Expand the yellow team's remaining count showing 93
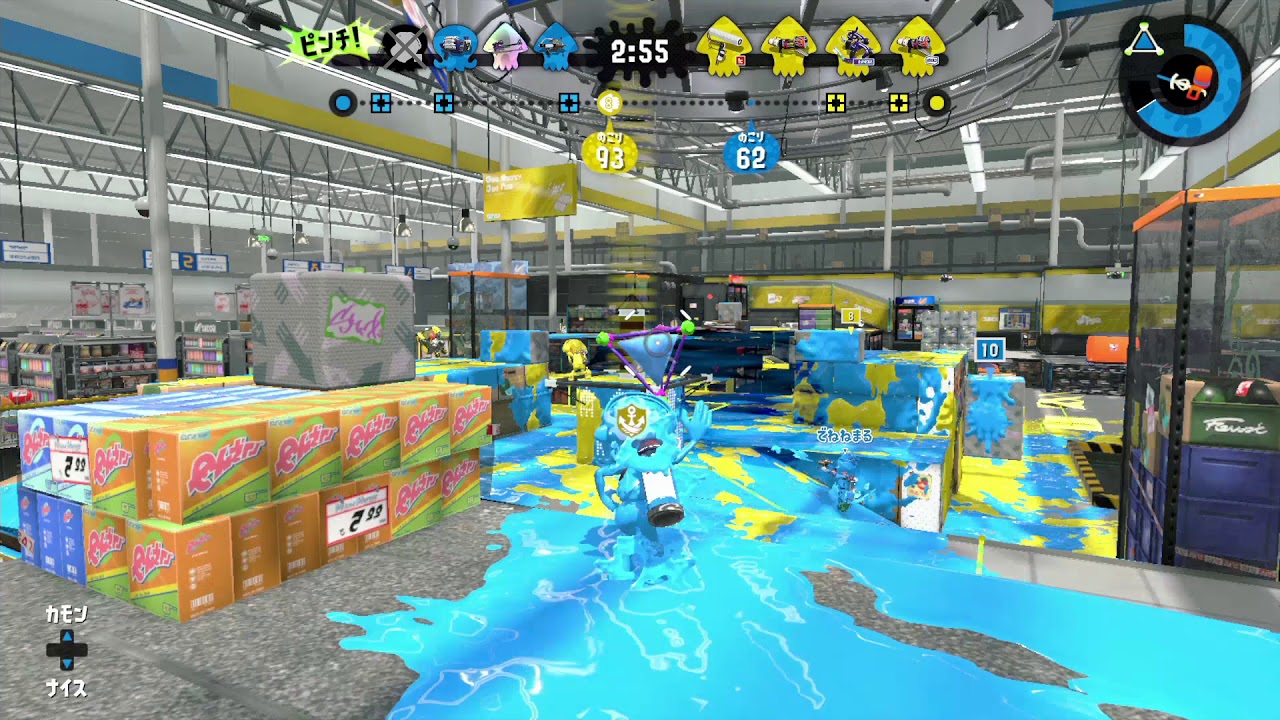The height and width of the screenshot is (720, 1280). coord(608,152)
